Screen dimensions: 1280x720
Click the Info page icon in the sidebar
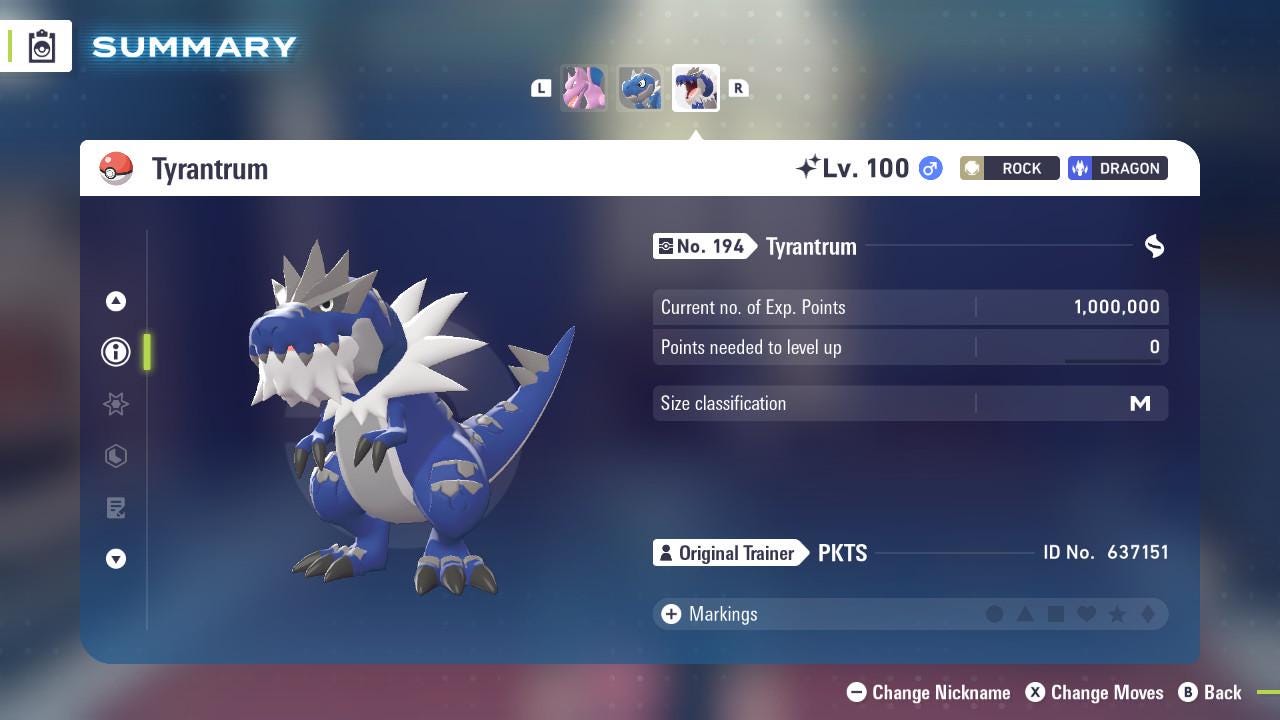(116, 352)
